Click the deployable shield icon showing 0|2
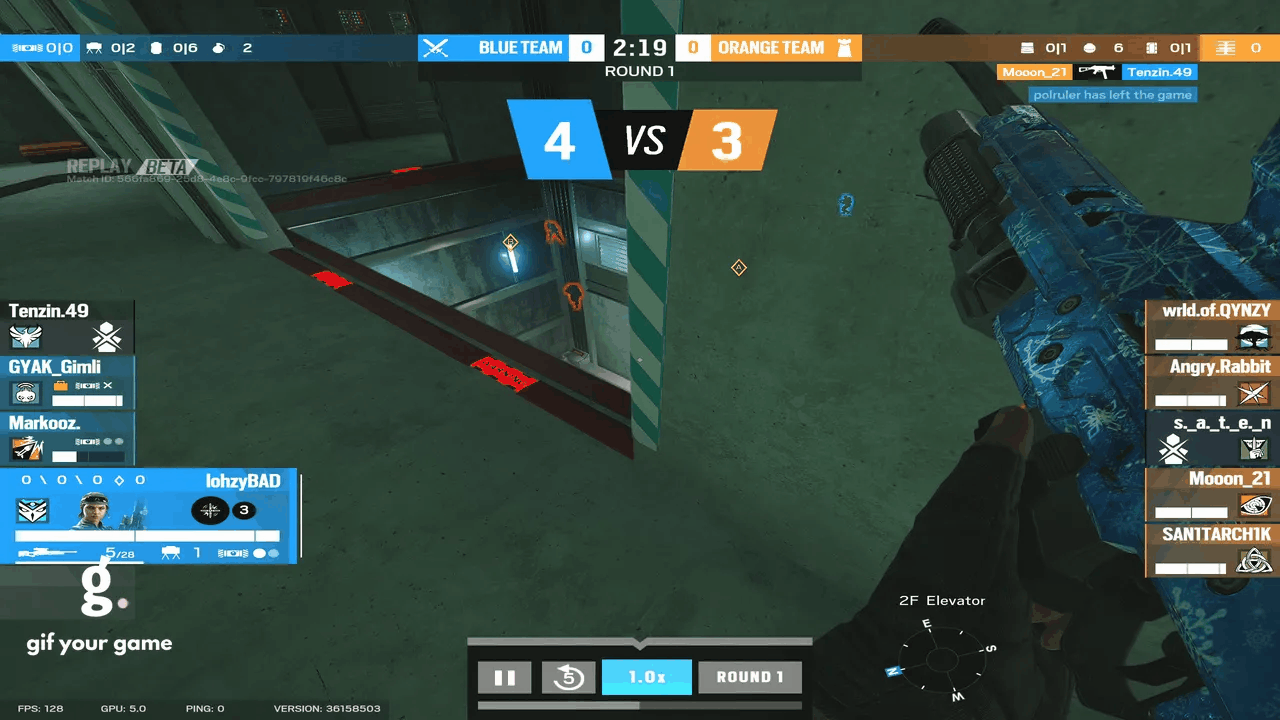This screenshot has height=720, width=1280. [x=93, y=47]
